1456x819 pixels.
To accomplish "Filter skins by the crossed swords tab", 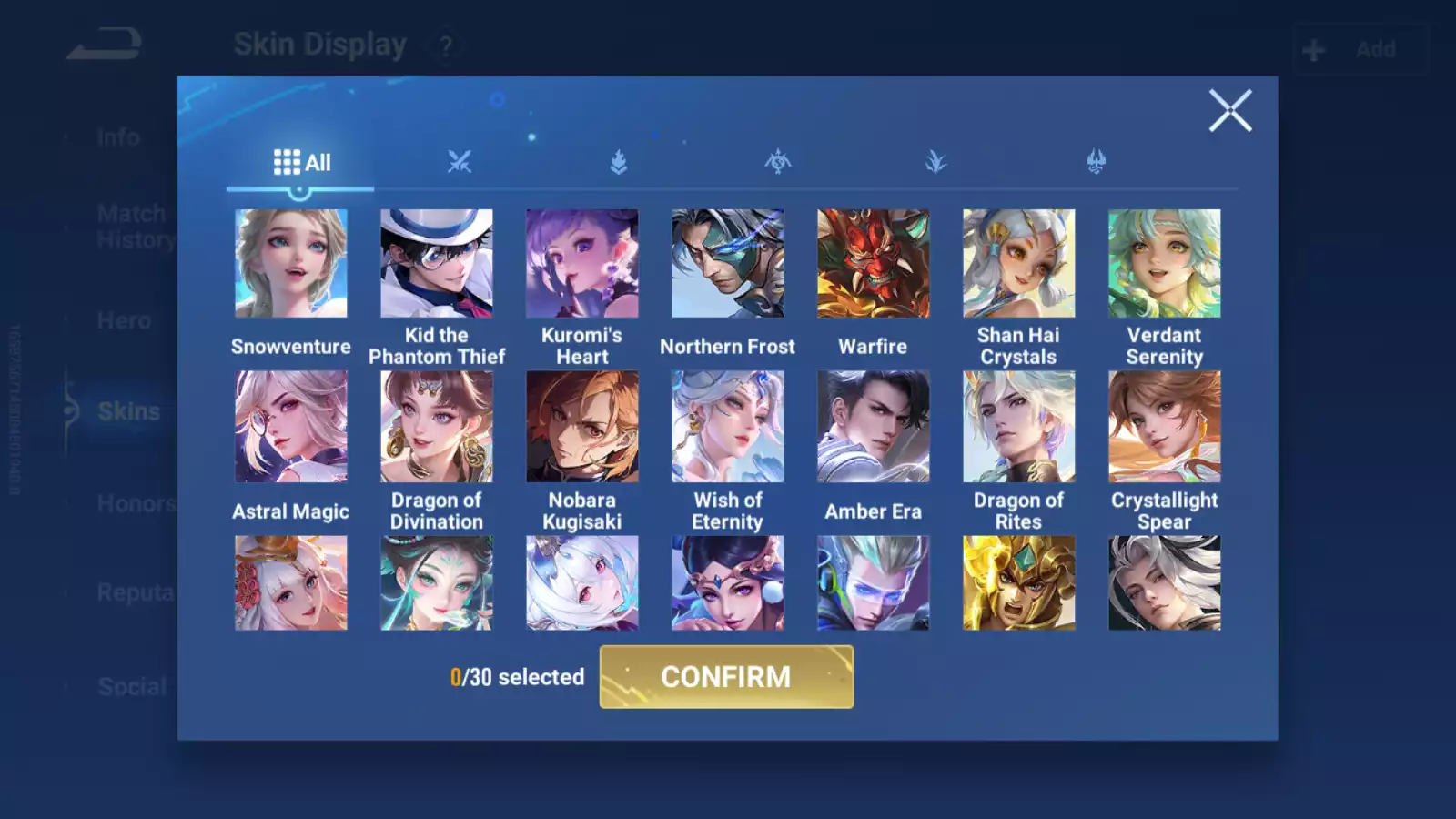I will click(x=460, y=162).
